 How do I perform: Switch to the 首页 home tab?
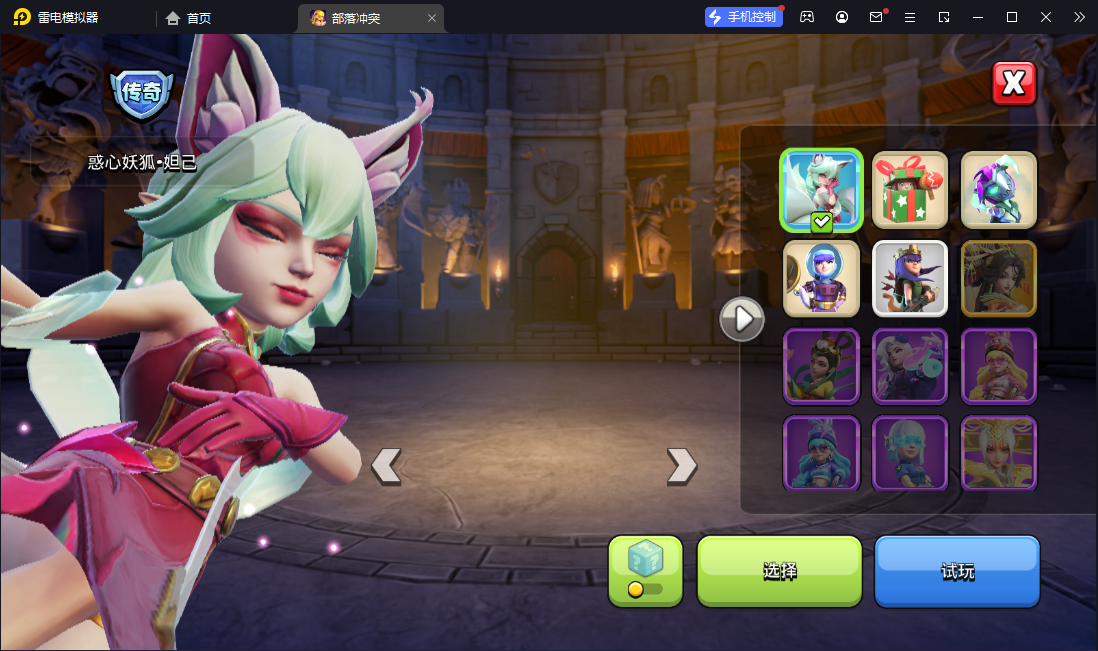pyautogui.click(x=189, y=18)
